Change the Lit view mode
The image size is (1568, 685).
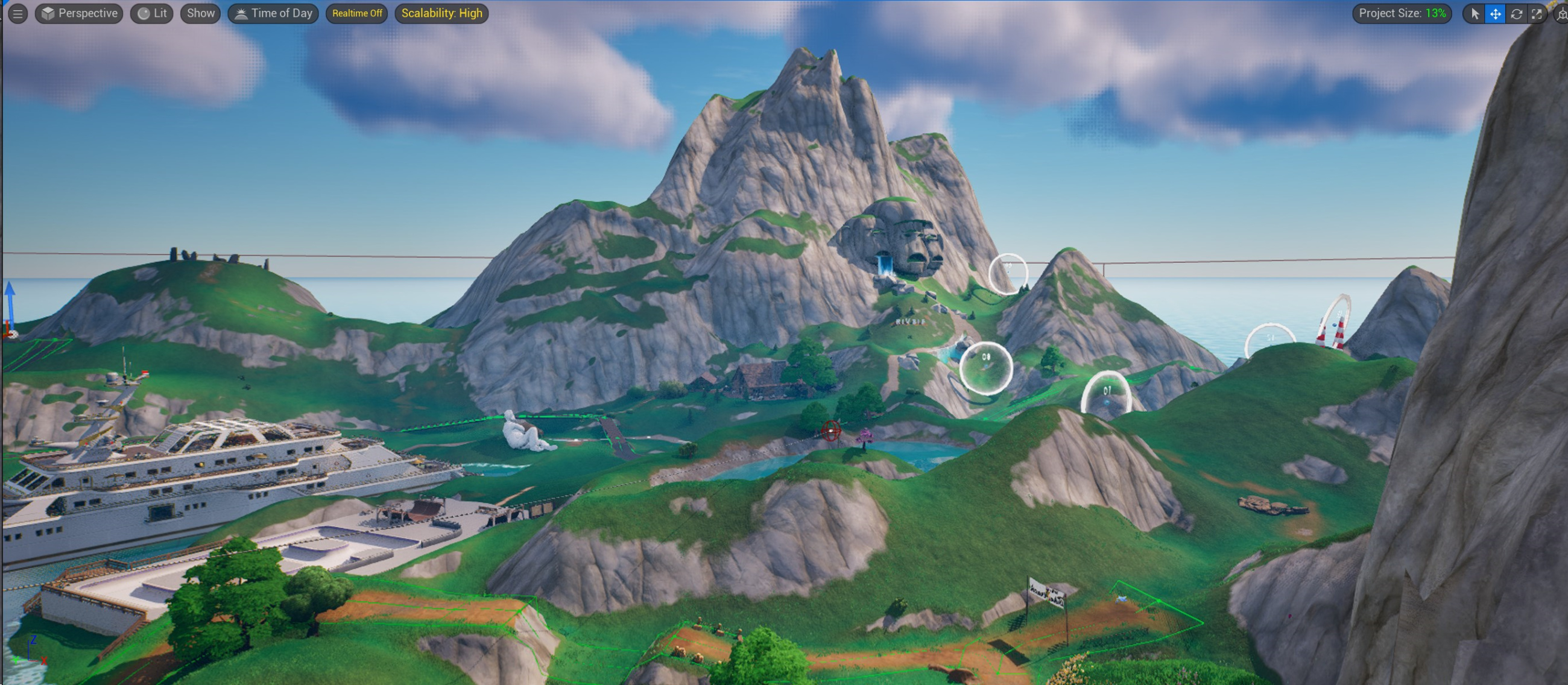[151, 13]
